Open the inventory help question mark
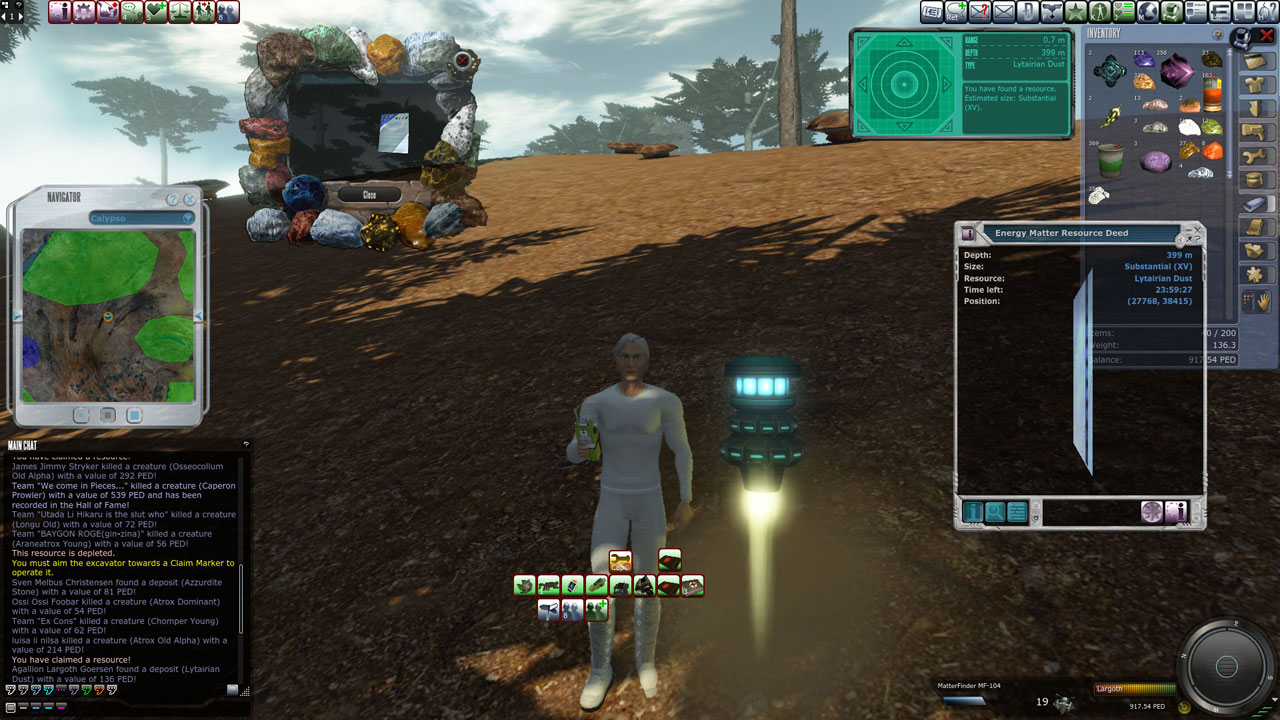 click(x=1217, y=34)
